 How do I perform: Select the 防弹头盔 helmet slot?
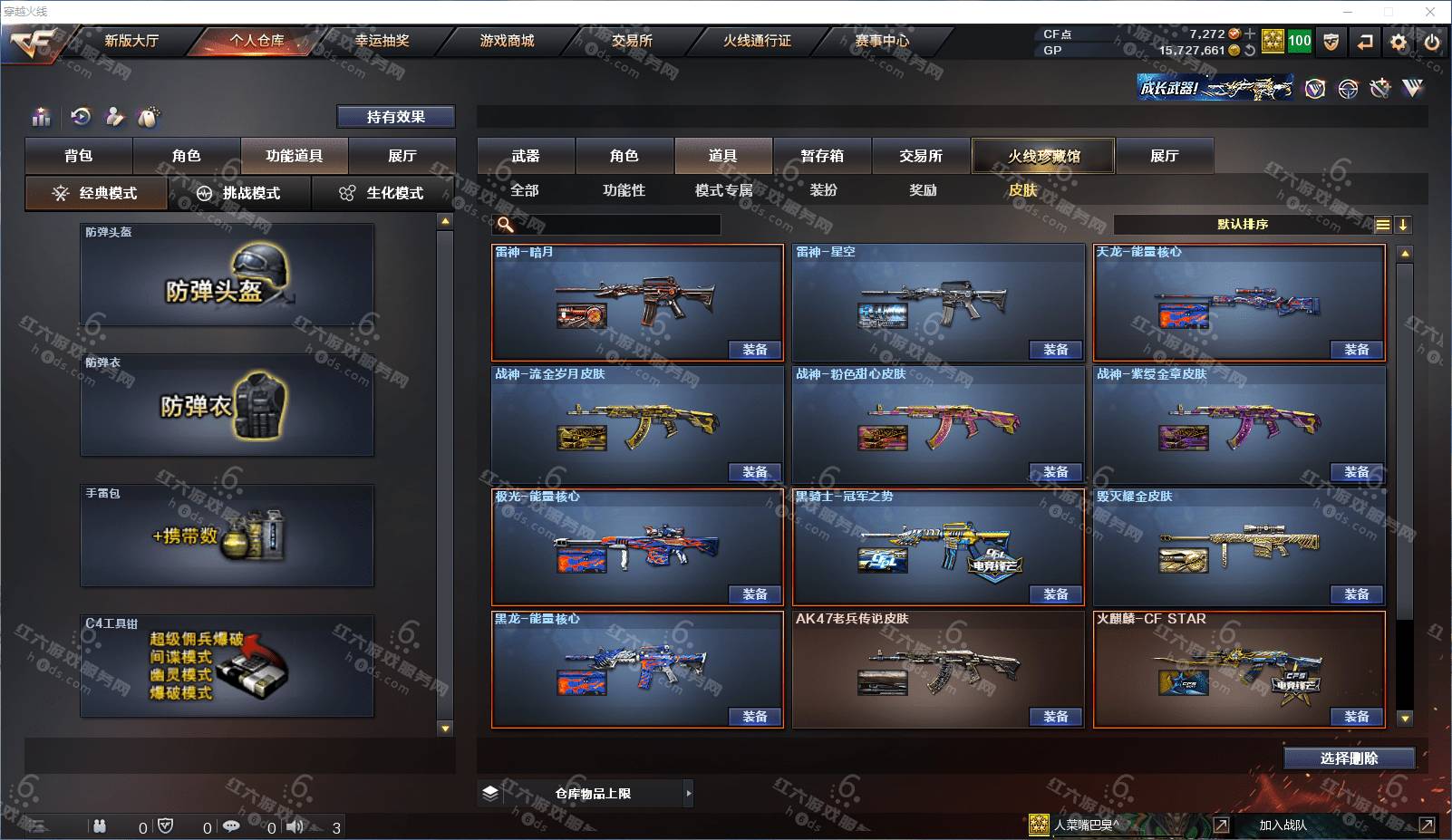pyautogui.click(x=227, y=275)
